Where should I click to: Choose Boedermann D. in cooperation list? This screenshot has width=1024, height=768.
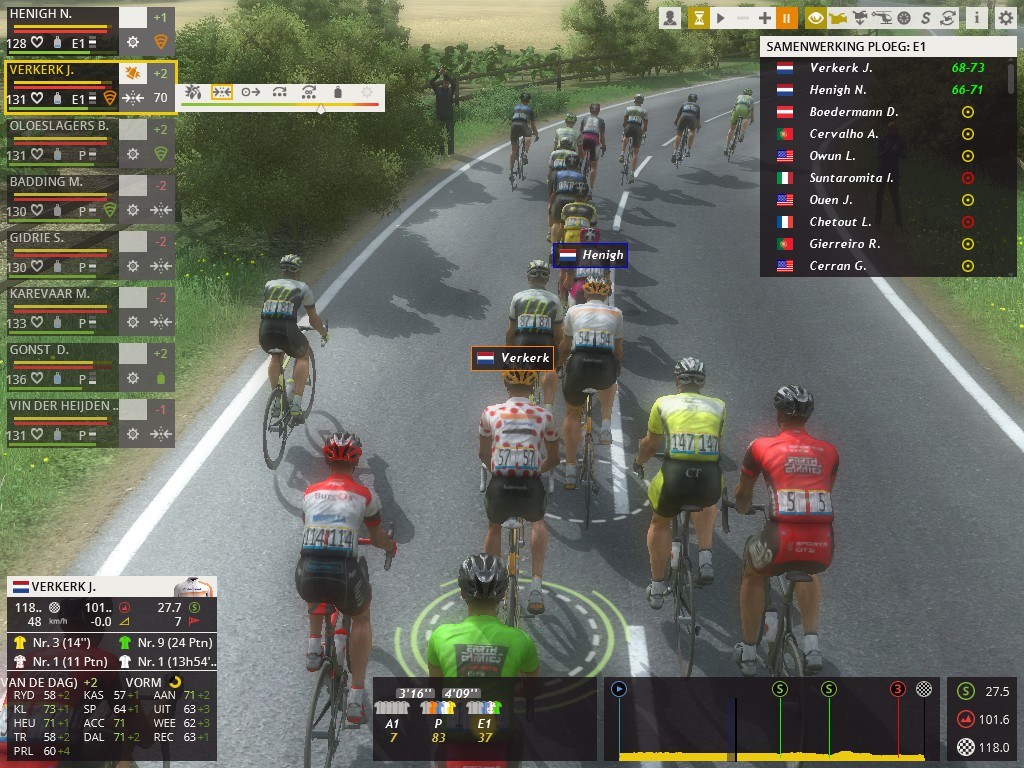(853, 112)
